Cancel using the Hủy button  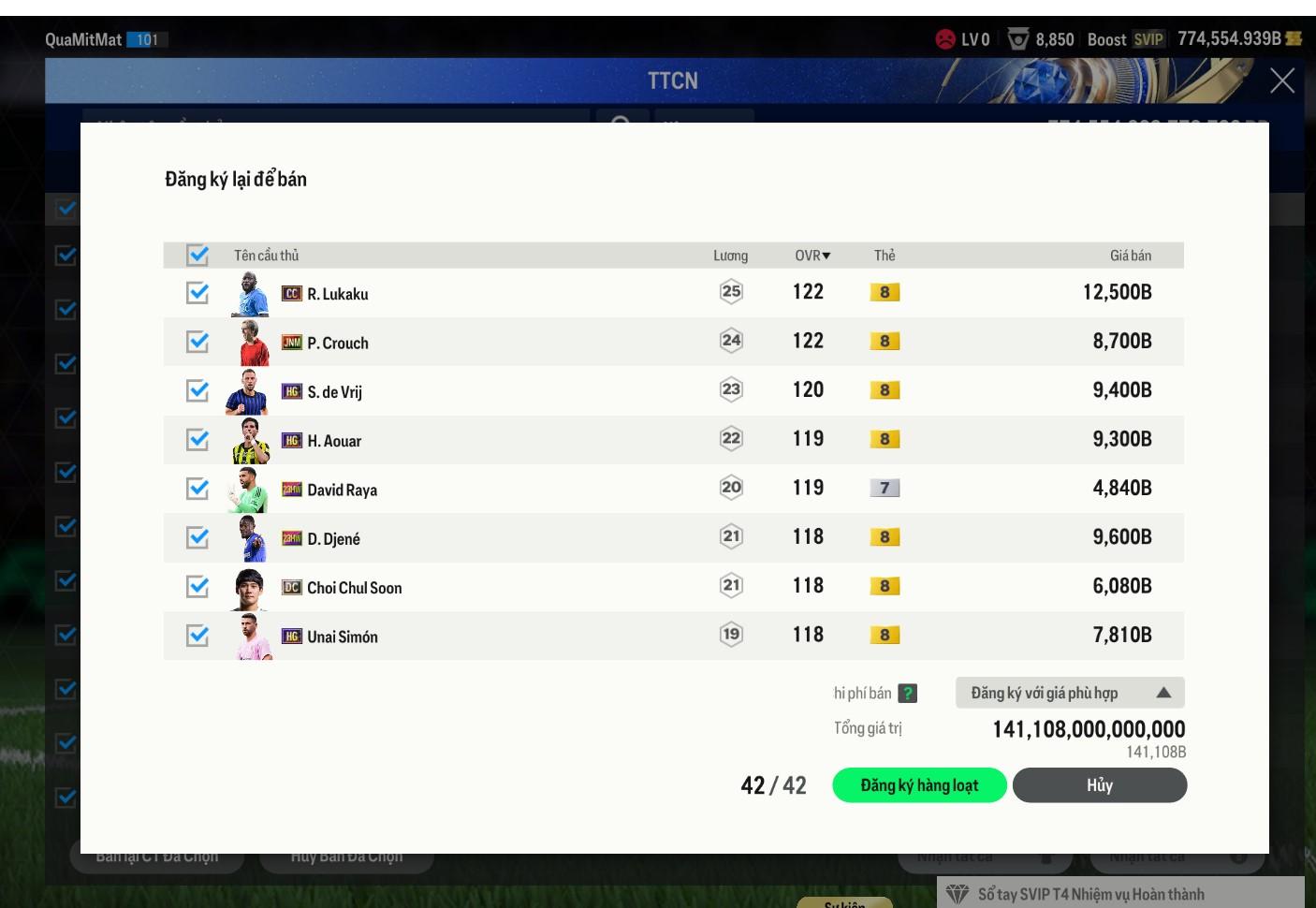pyautogui.click(x=1099, y=785)
